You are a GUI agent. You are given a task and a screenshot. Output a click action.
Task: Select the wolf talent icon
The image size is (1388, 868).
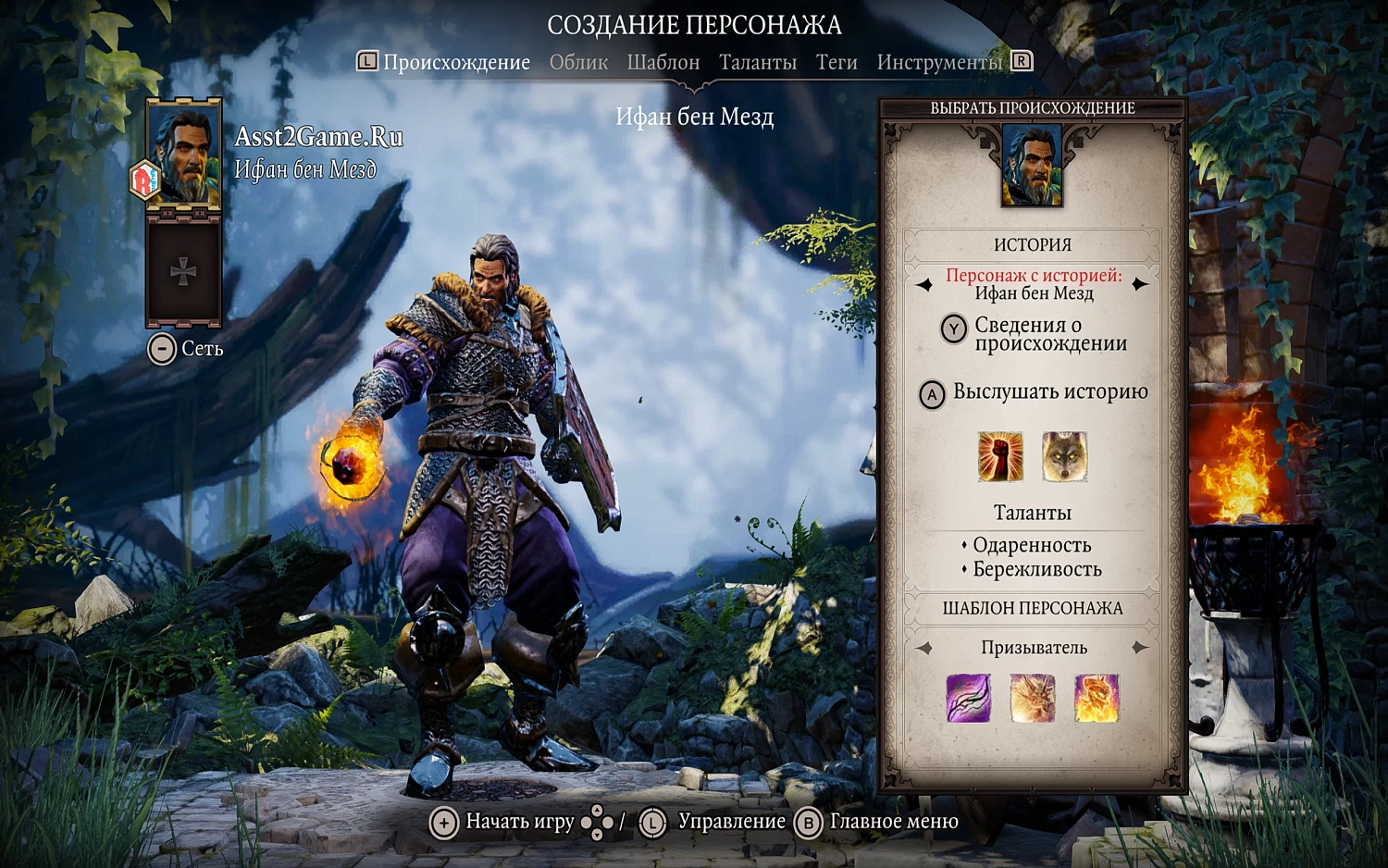pos(1064,456)
